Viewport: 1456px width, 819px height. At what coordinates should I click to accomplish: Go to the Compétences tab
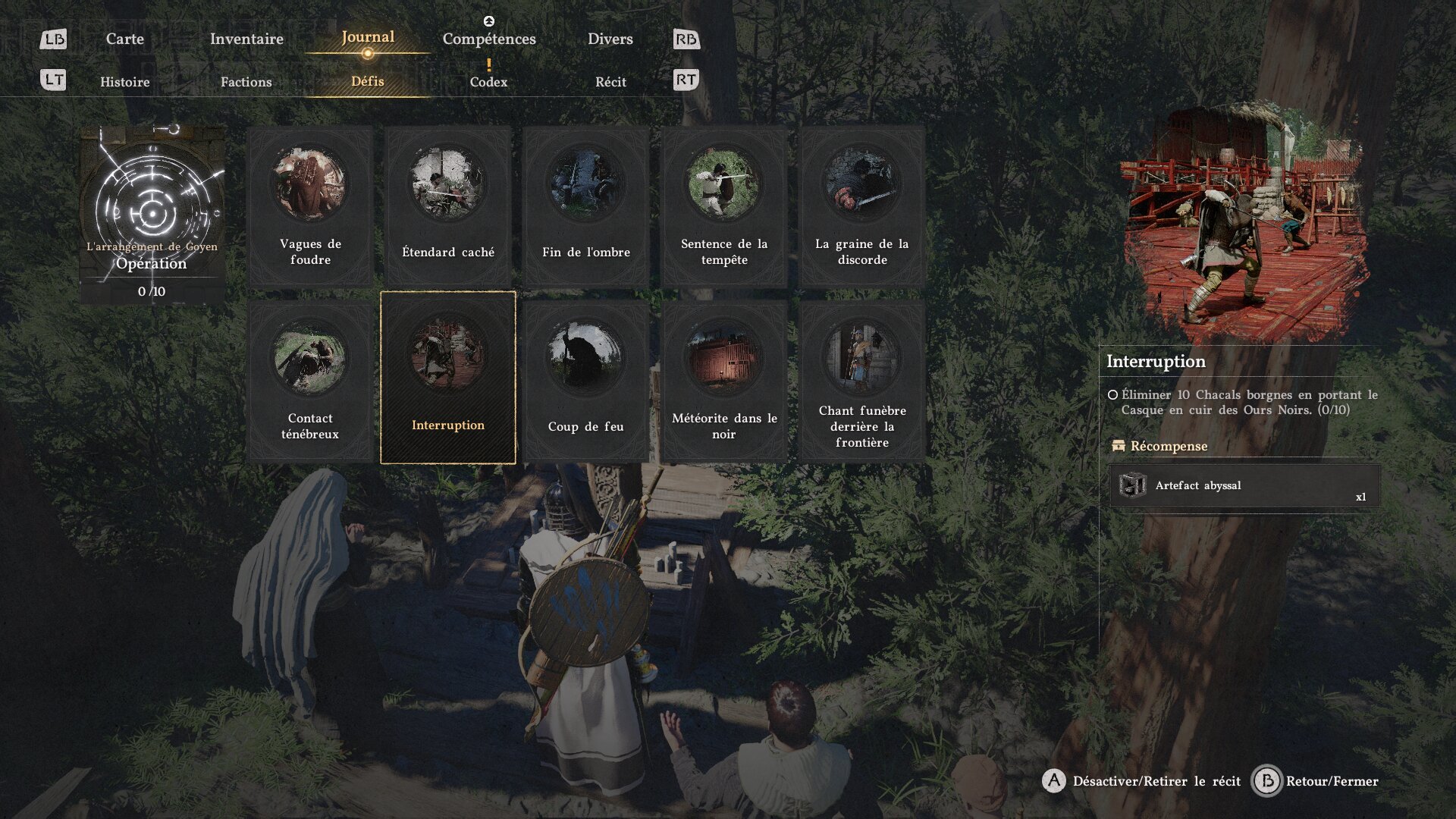489,39
